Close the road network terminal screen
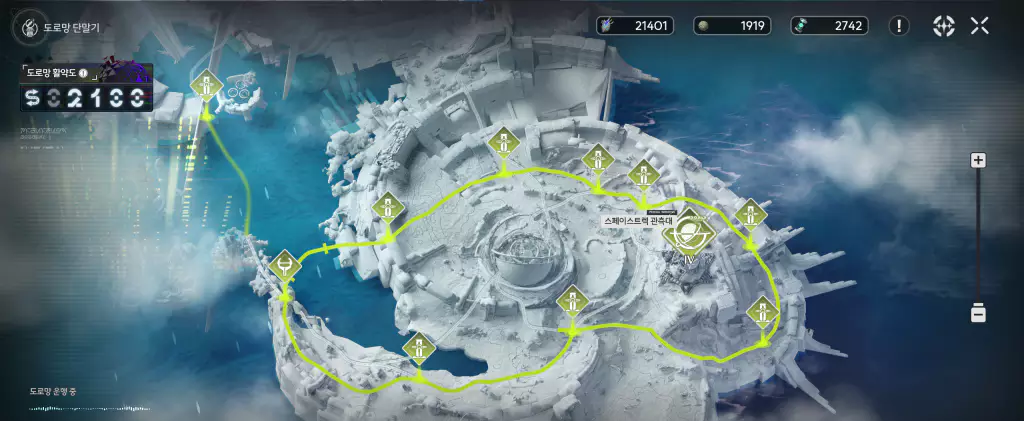The width and height of the screenshot is (1024, 421). pos(980,26)
